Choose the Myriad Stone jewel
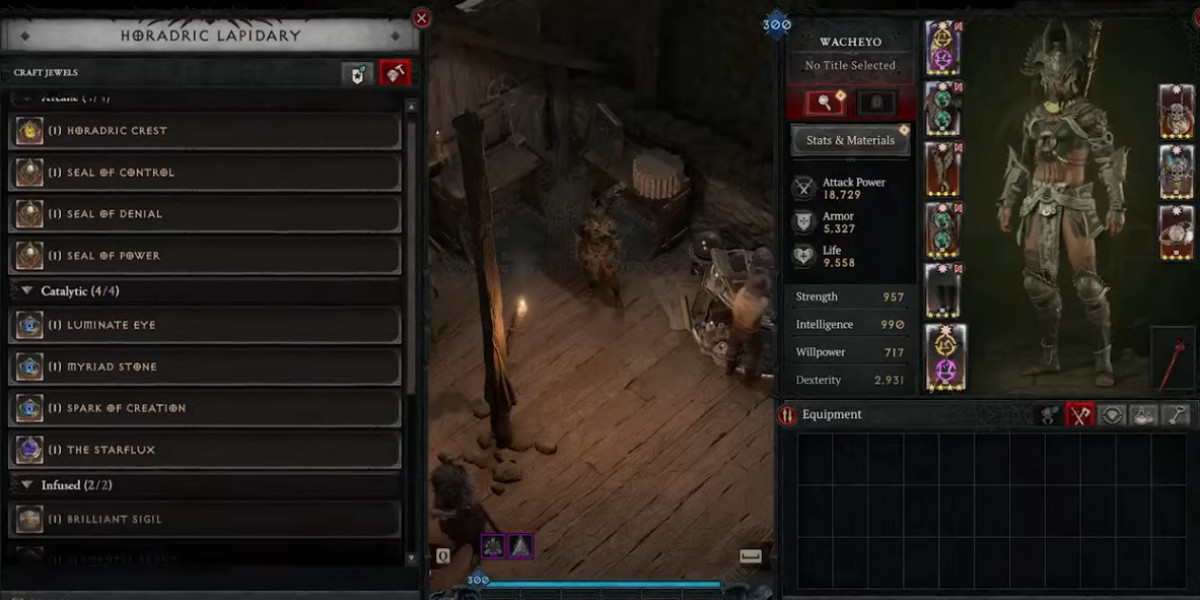The width and height of the screenshot is (1200, 600). click(205, 367)
